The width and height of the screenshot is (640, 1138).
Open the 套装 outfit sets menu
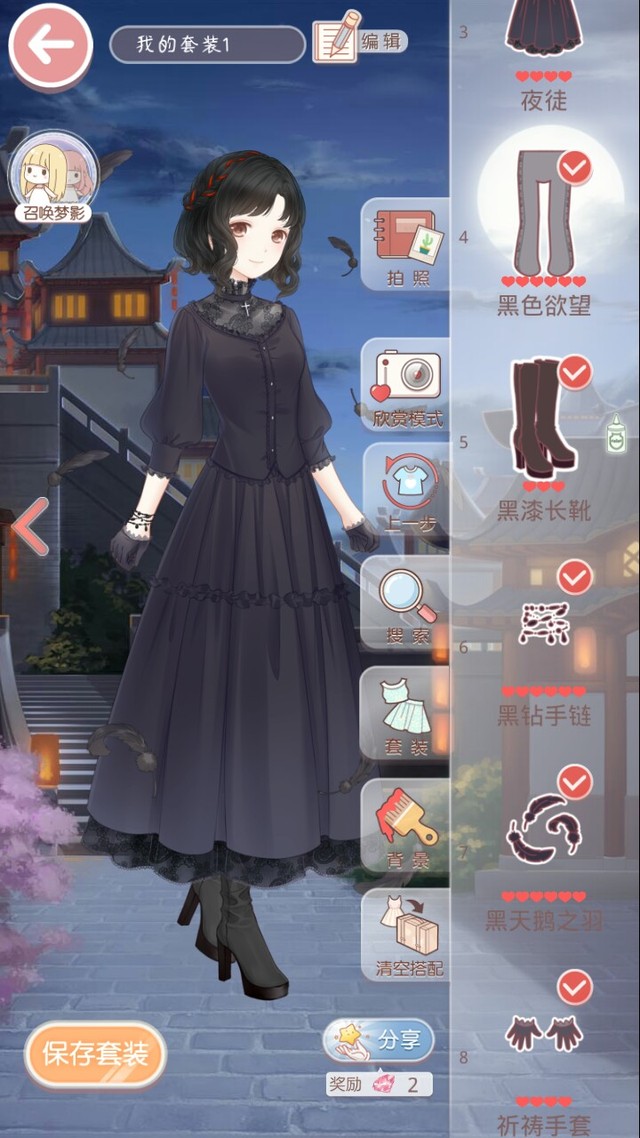(406, 713)
